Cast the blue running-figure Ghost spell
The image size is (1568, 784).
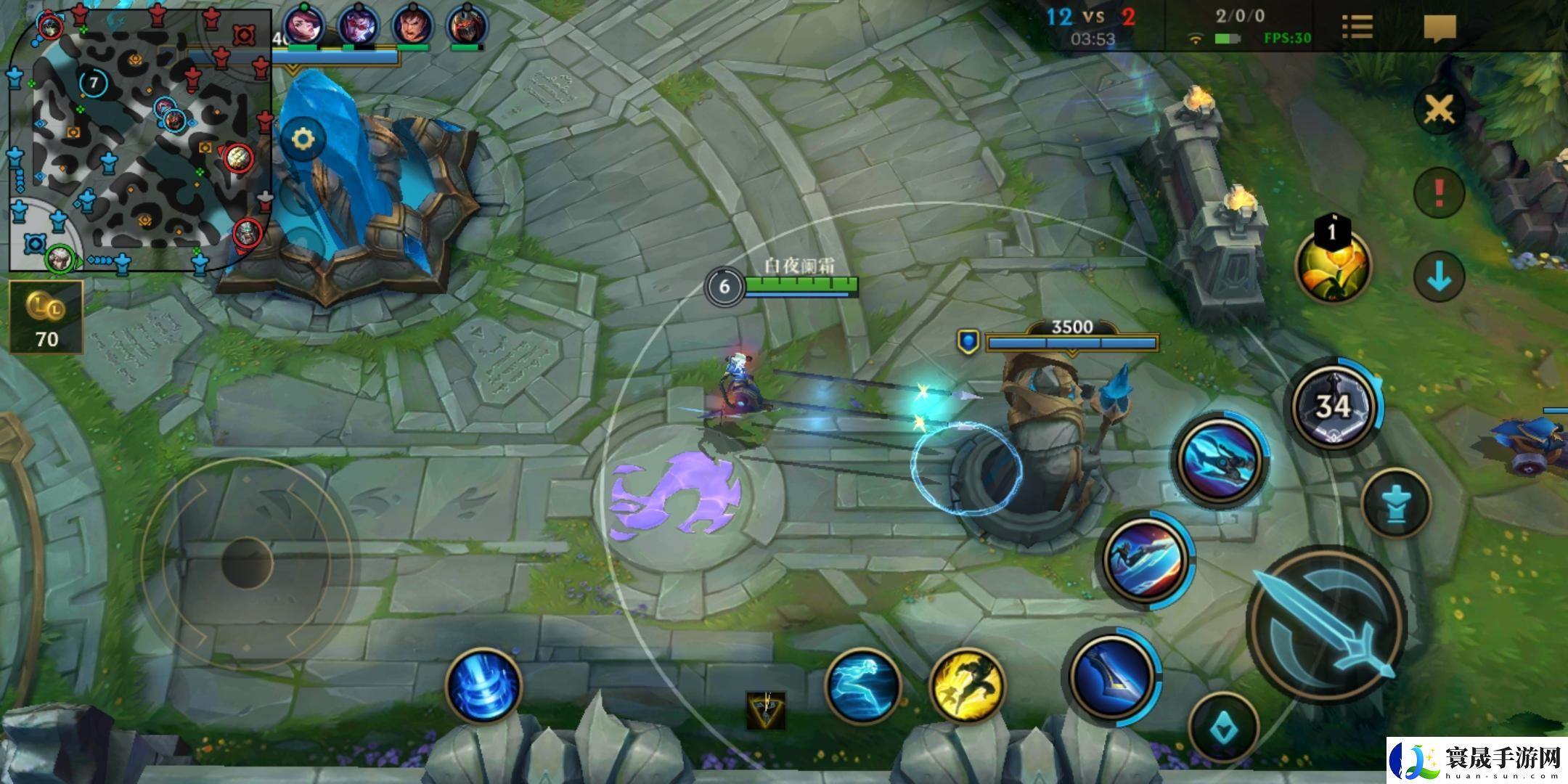(863, 685)
